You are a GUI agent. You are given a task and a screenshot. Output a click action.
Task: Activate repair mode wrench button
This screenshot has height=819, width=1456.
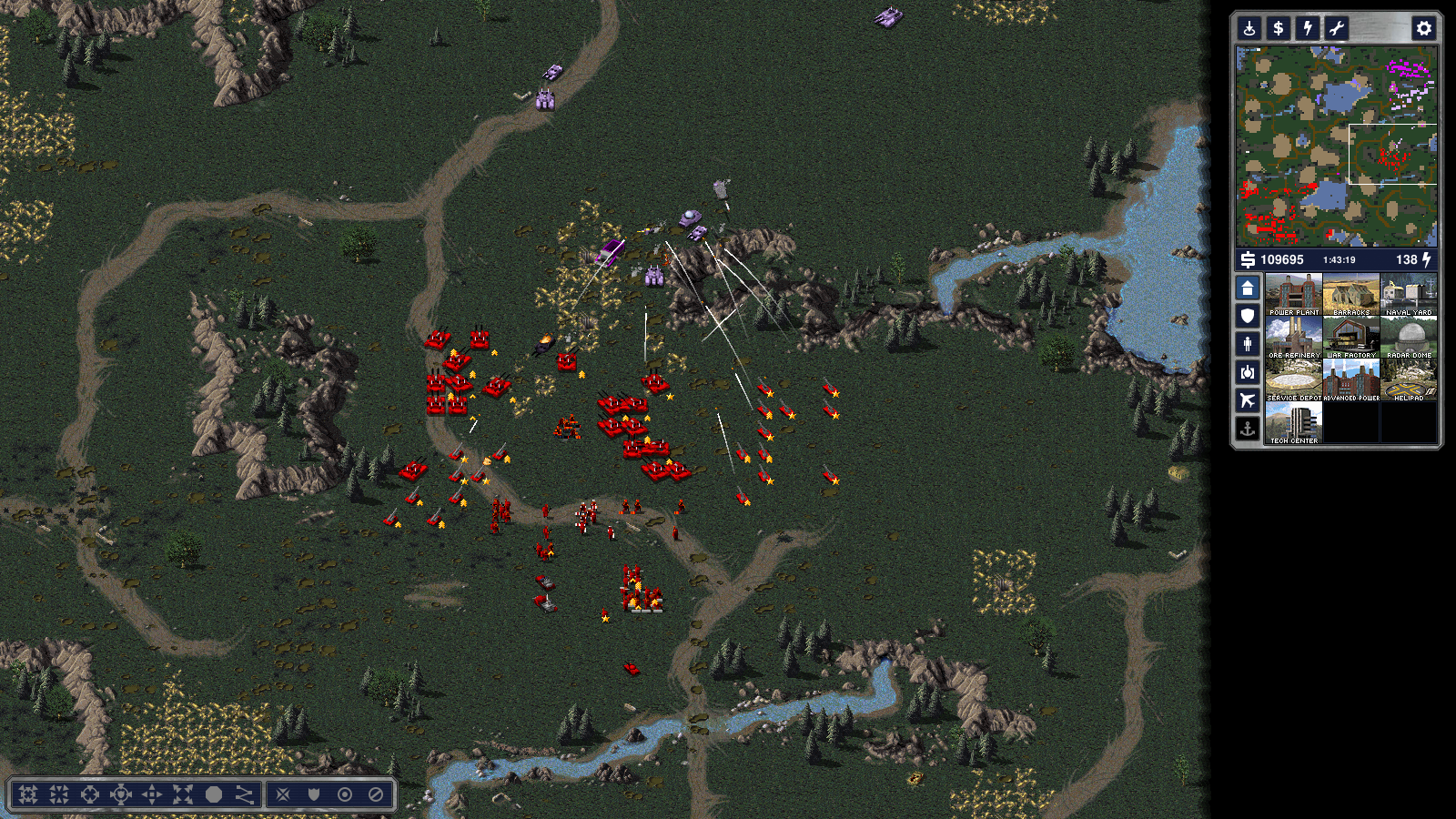click(1336, 28)
